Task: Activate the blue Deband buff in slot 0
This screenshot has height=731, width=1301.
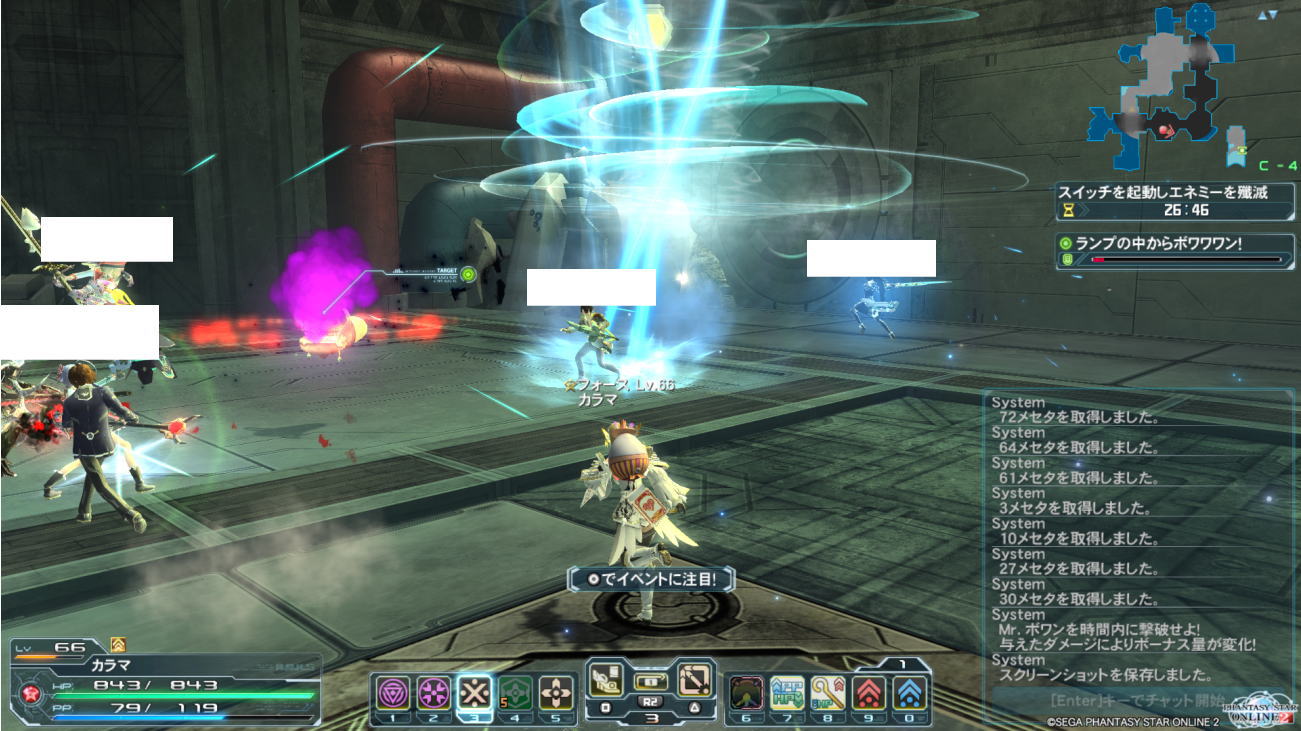Action: point(910,693)
